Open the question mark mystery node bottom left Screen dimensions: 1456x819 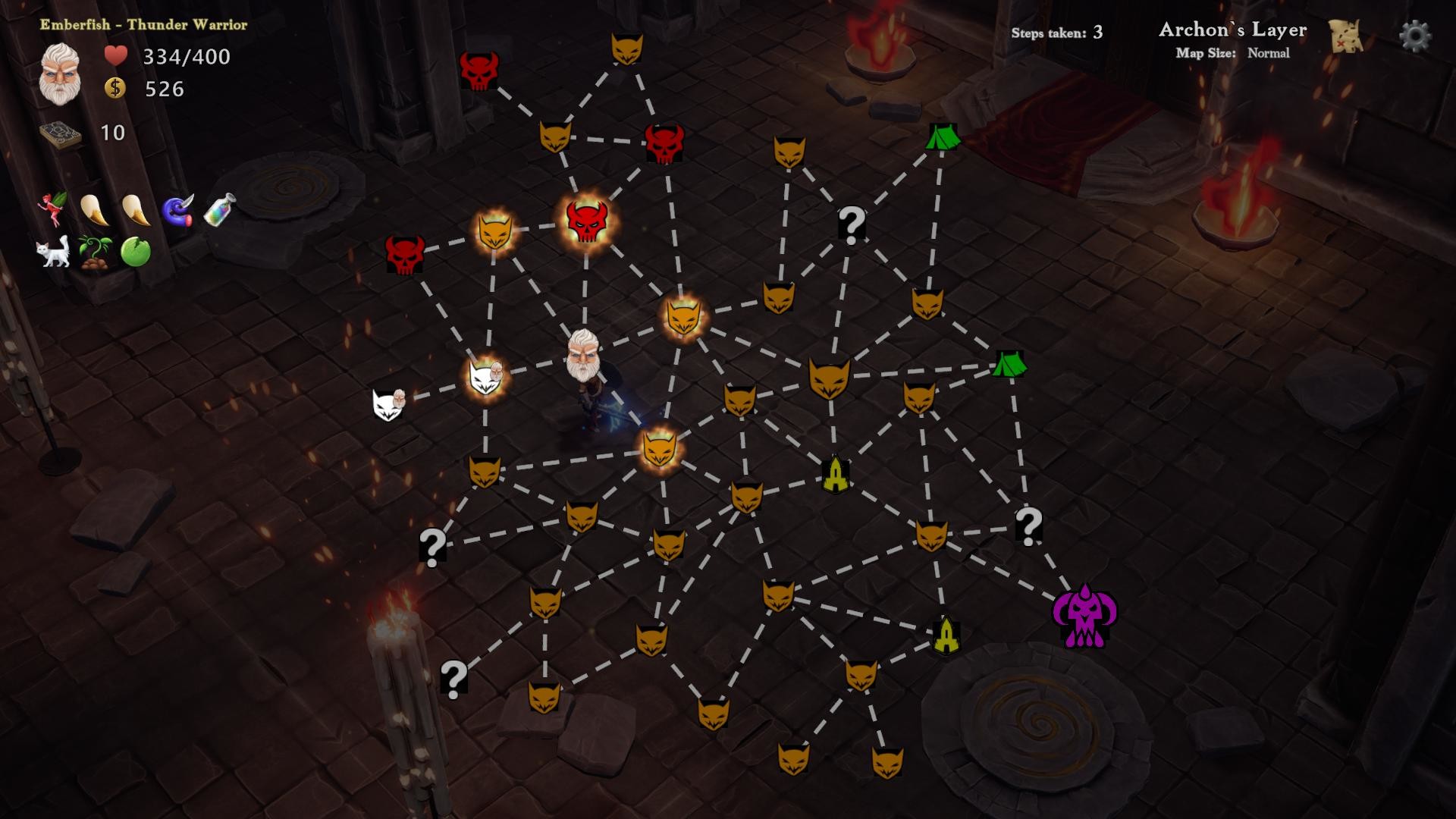click(453, 679)
